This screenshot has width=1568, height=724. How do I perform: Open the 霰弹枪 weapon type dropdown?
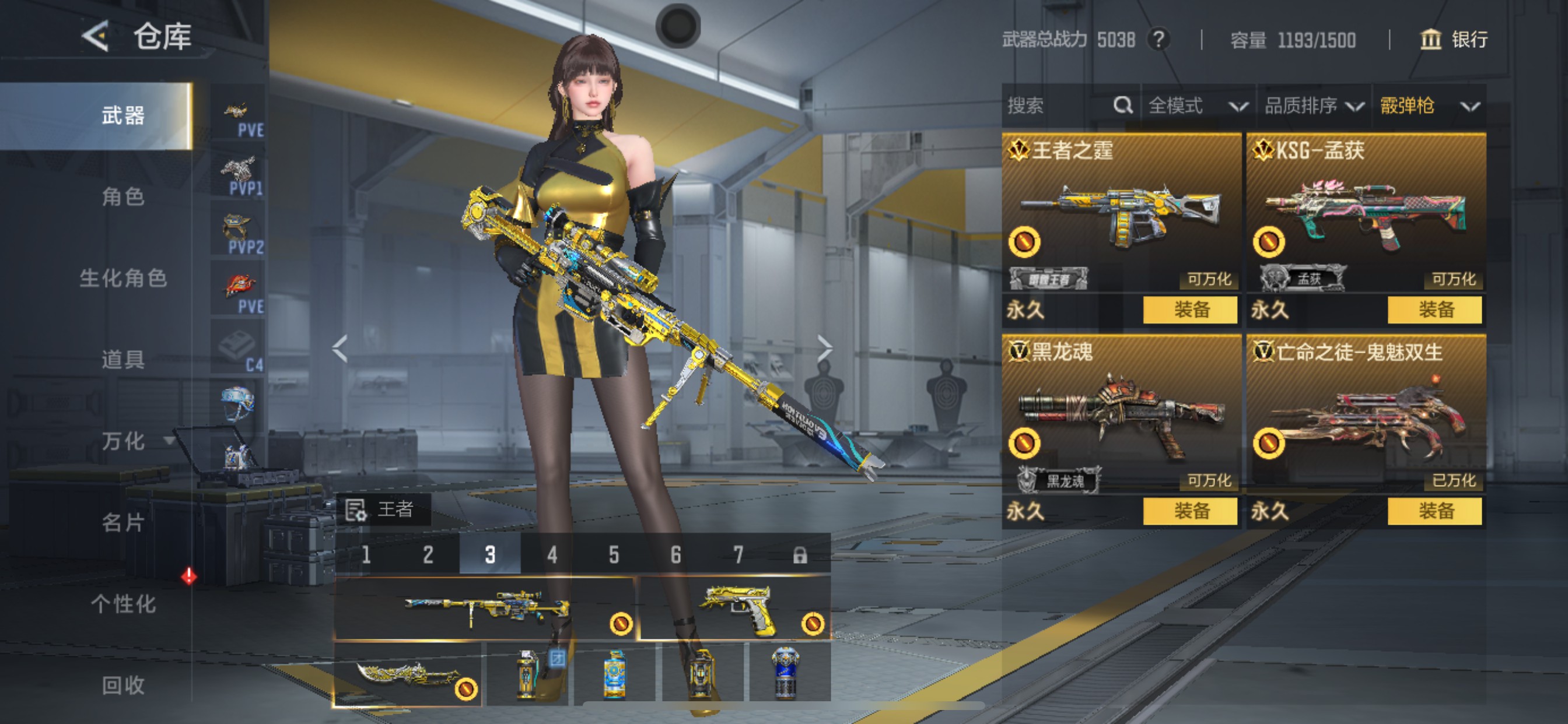click(x=1429, y=106)
